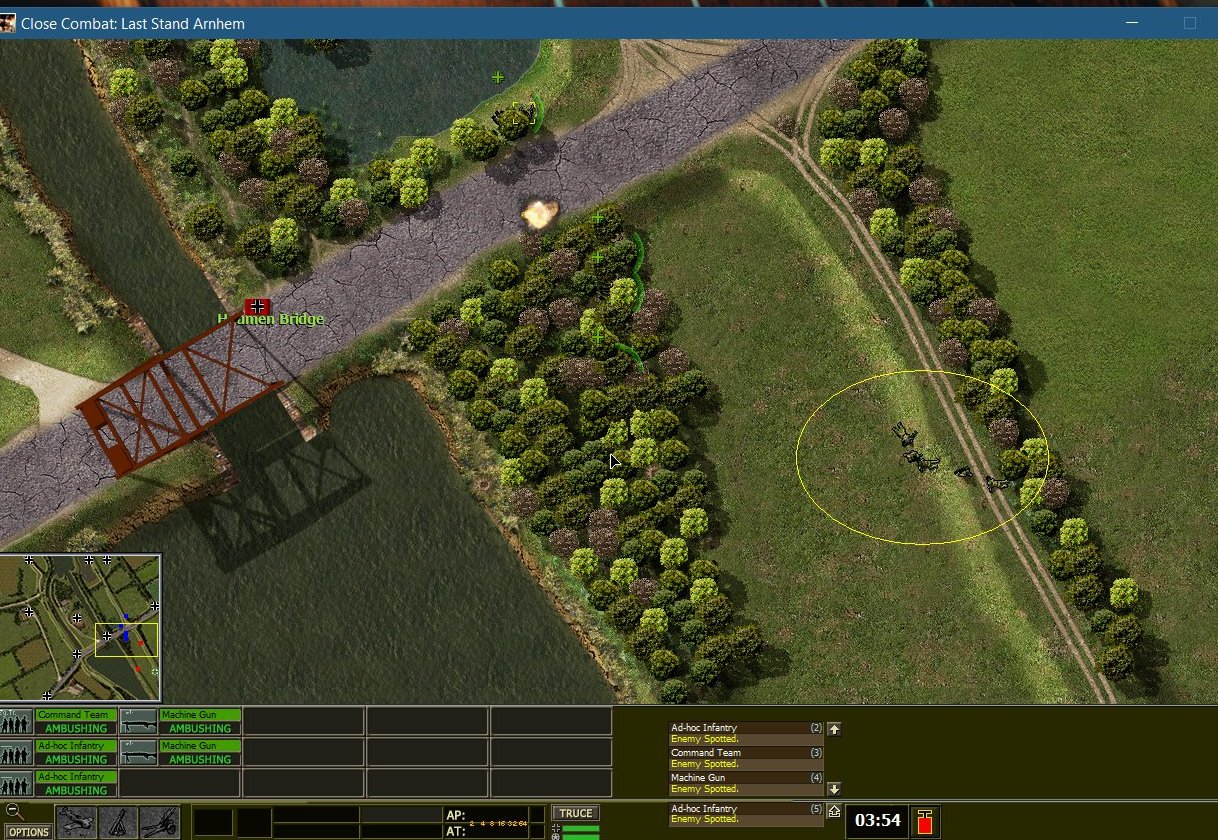Open the OPTIONS menu

29,831
